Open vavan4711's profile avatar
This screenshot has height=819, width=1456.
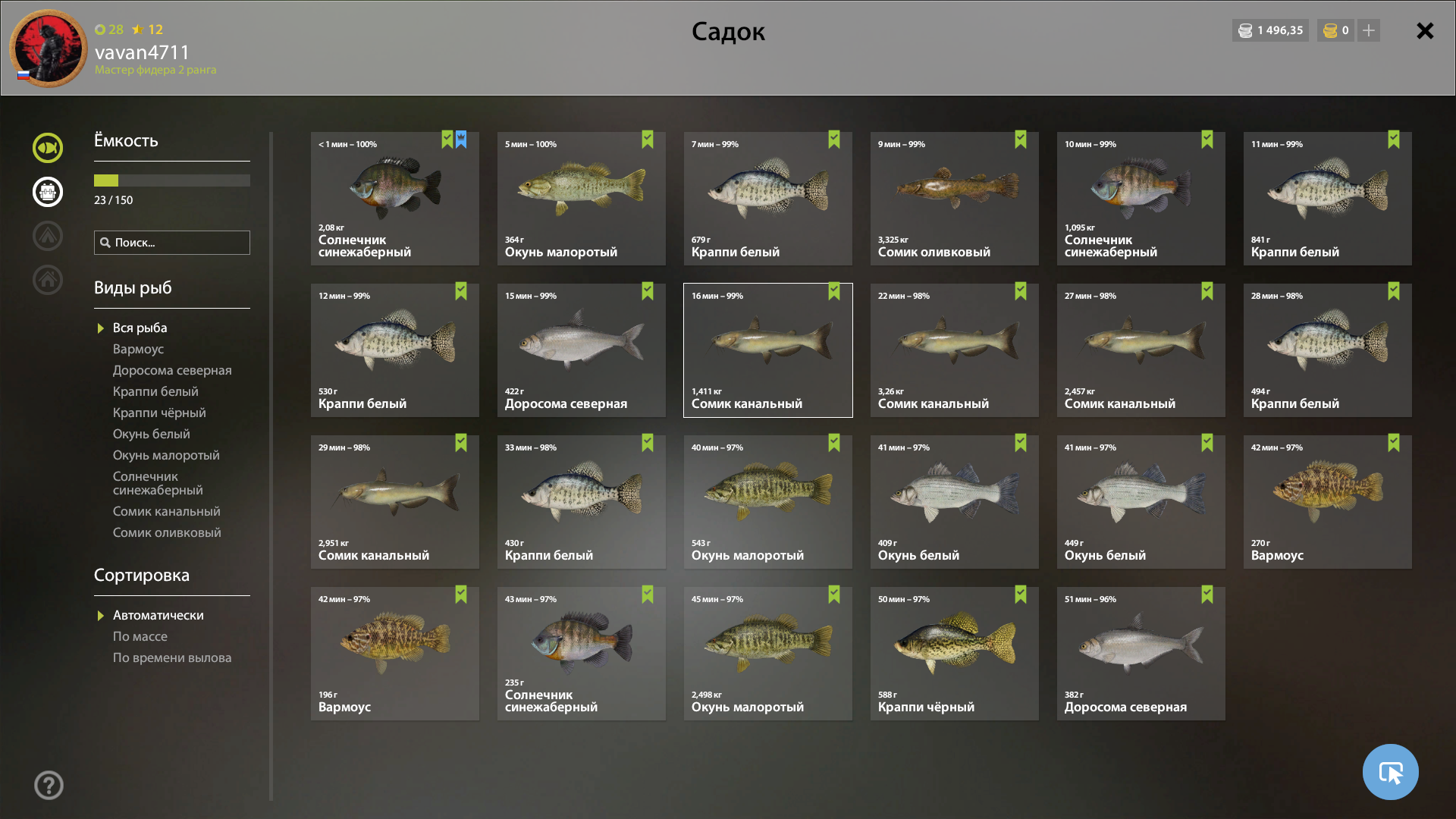click(49, 49)
